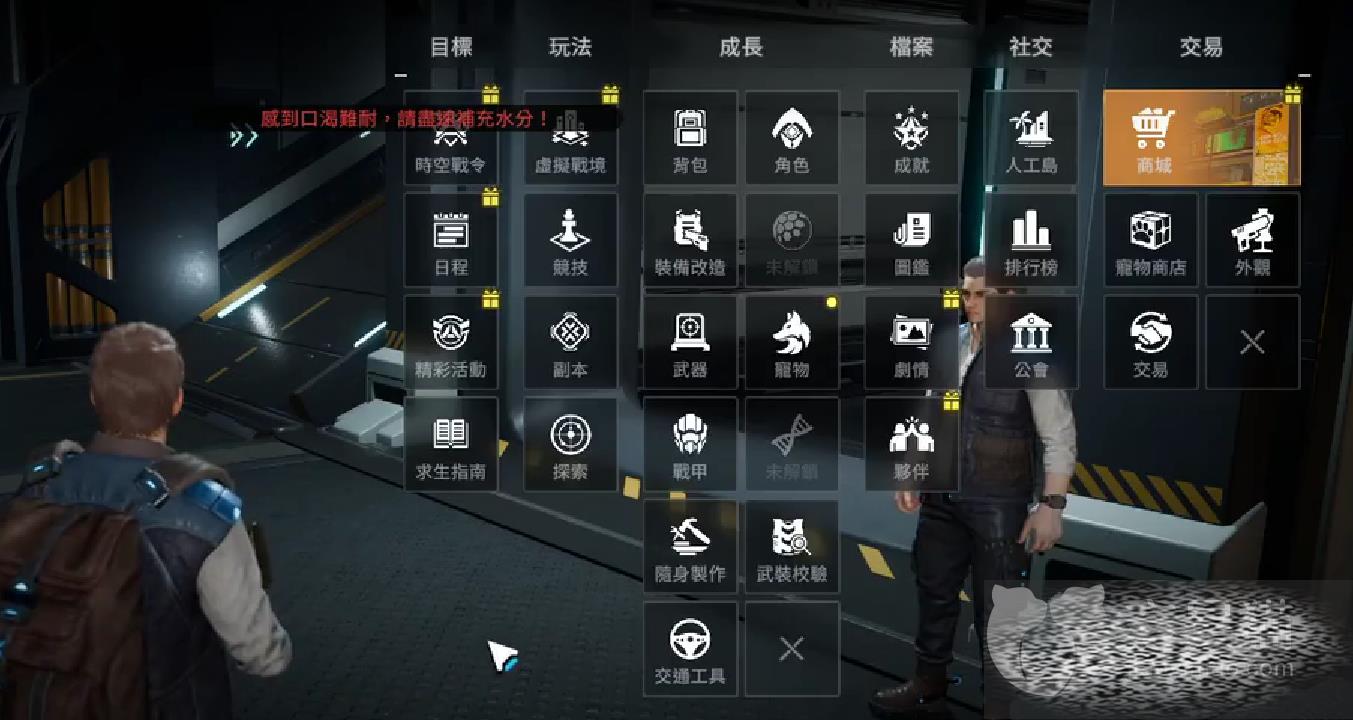Show the 成就 achievements page
1353x720 pixels.
(x=911, y=138)
